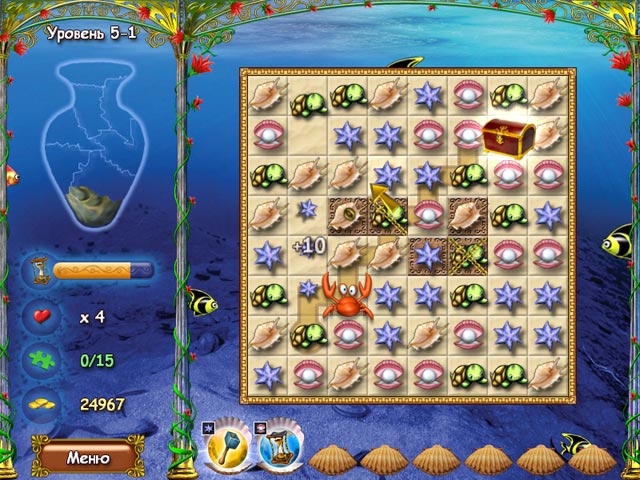Pick the red crab tile
The width and height of the screenshot is (640, 480).
(x=347, y=298)
